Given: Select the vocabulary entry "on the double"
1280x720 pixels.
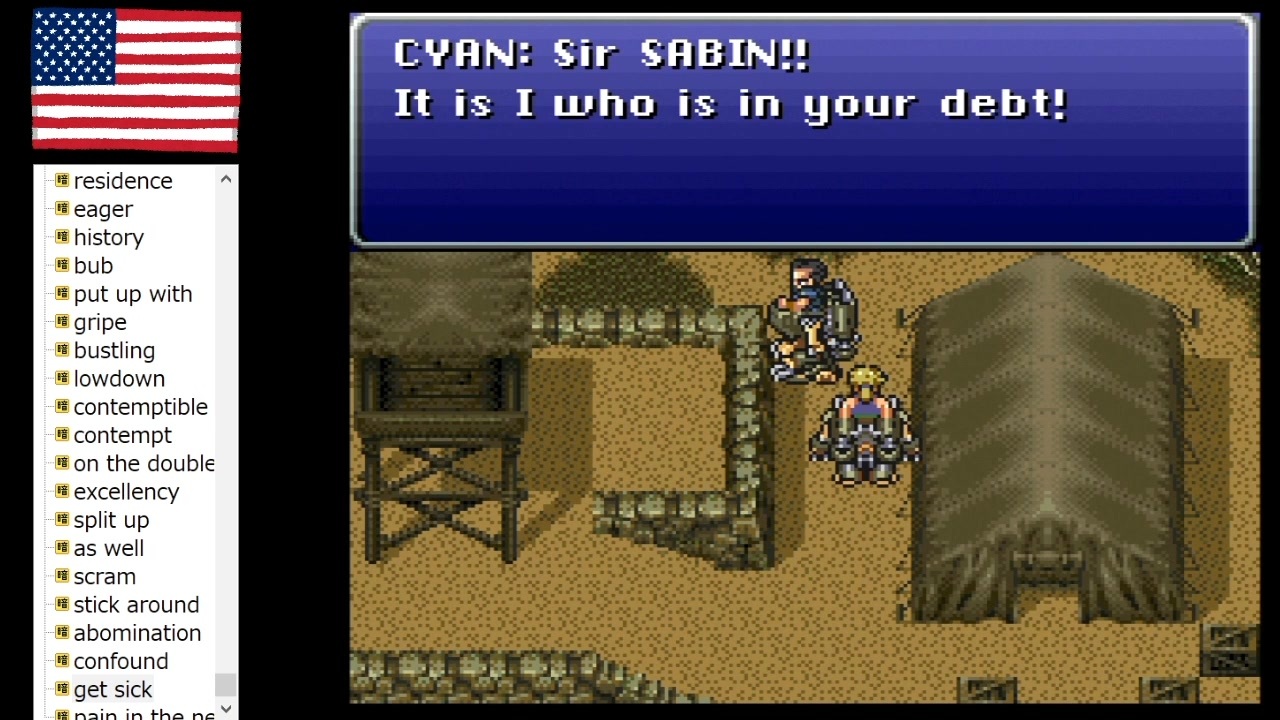Looking at the screenshot, I should 144,463.
